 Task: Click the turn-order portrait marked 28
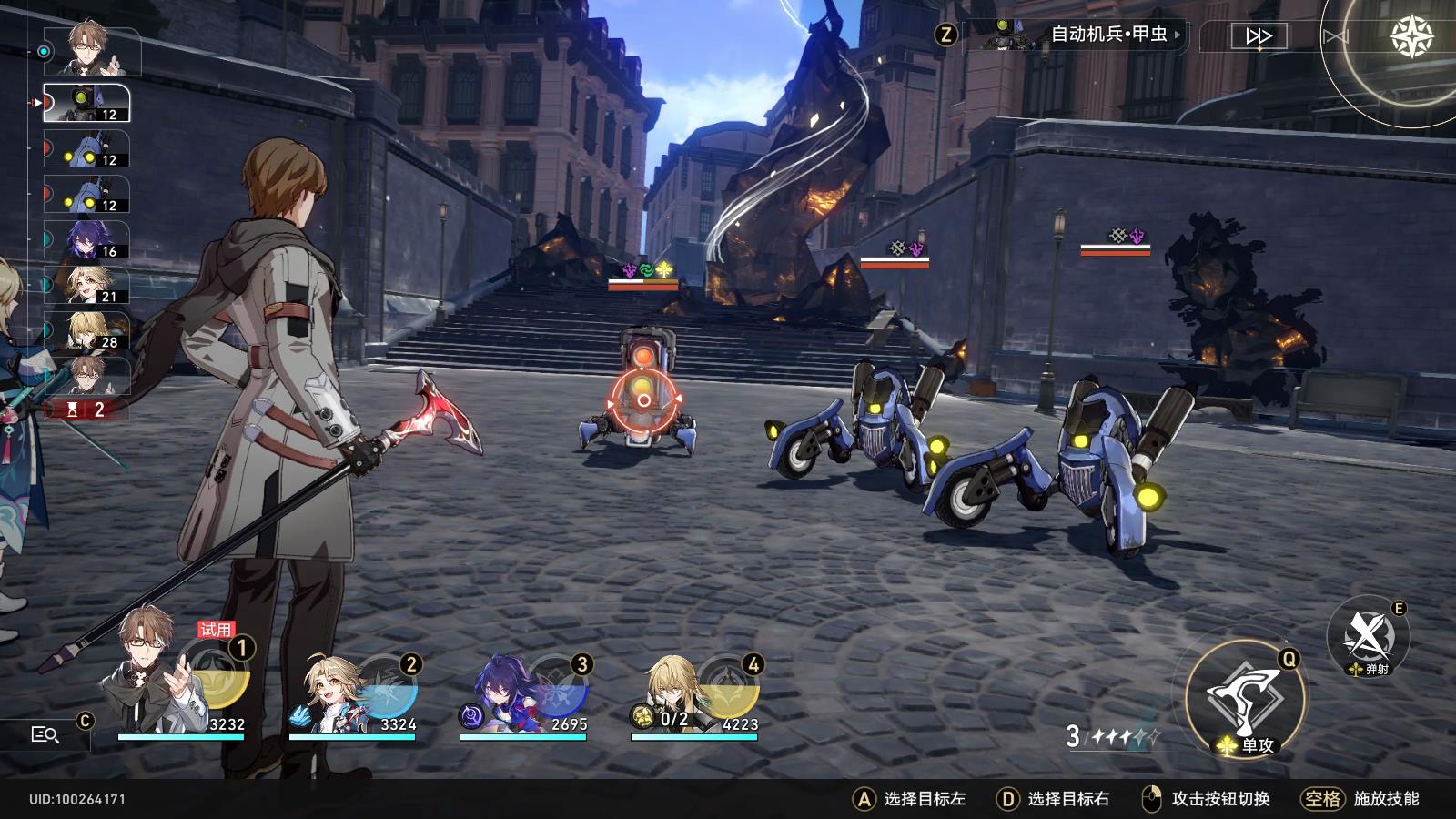pyautogui.click(x=88, y=331)
